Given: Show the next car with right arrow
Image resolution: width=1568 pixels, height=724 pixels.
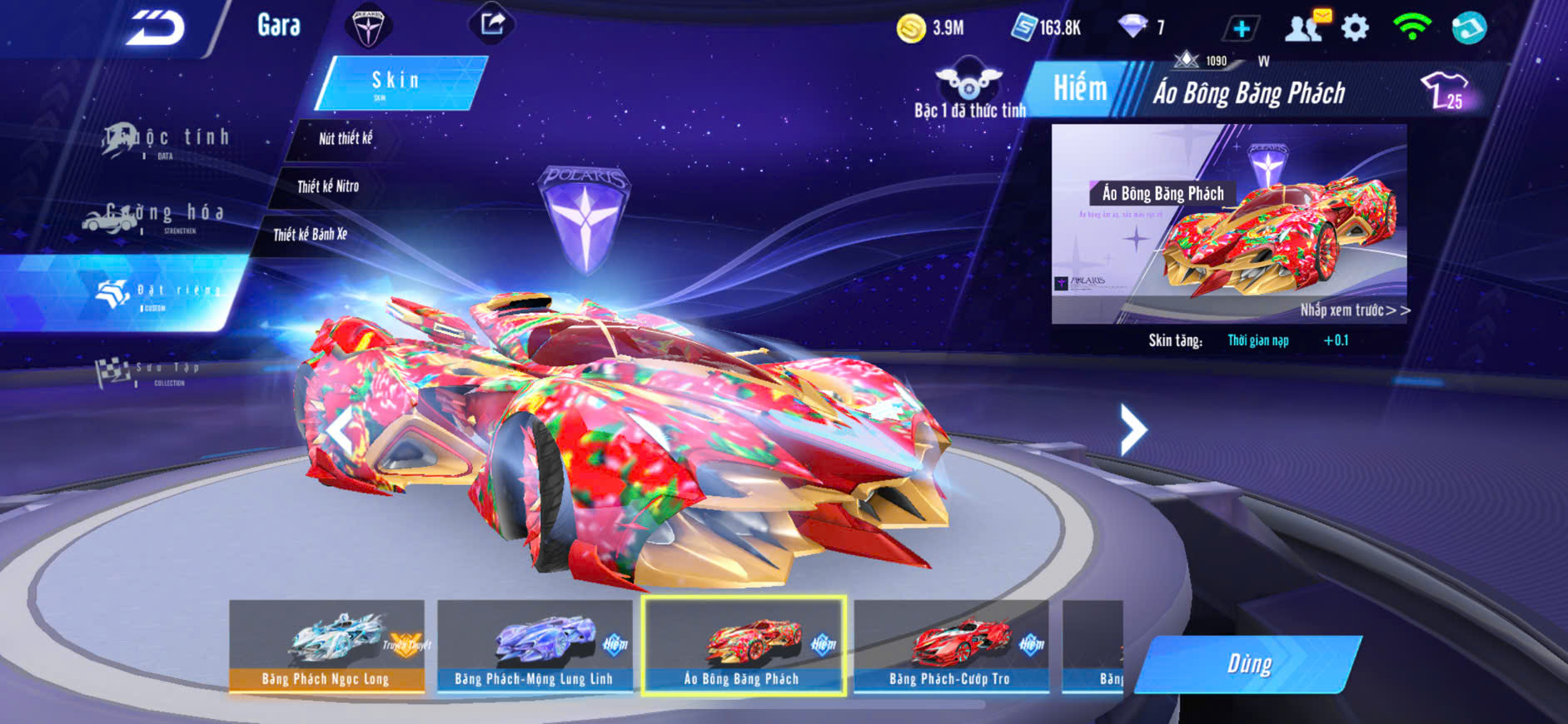Looking at the screenshot, I should pyautogui.click(x=1132, y=429).
